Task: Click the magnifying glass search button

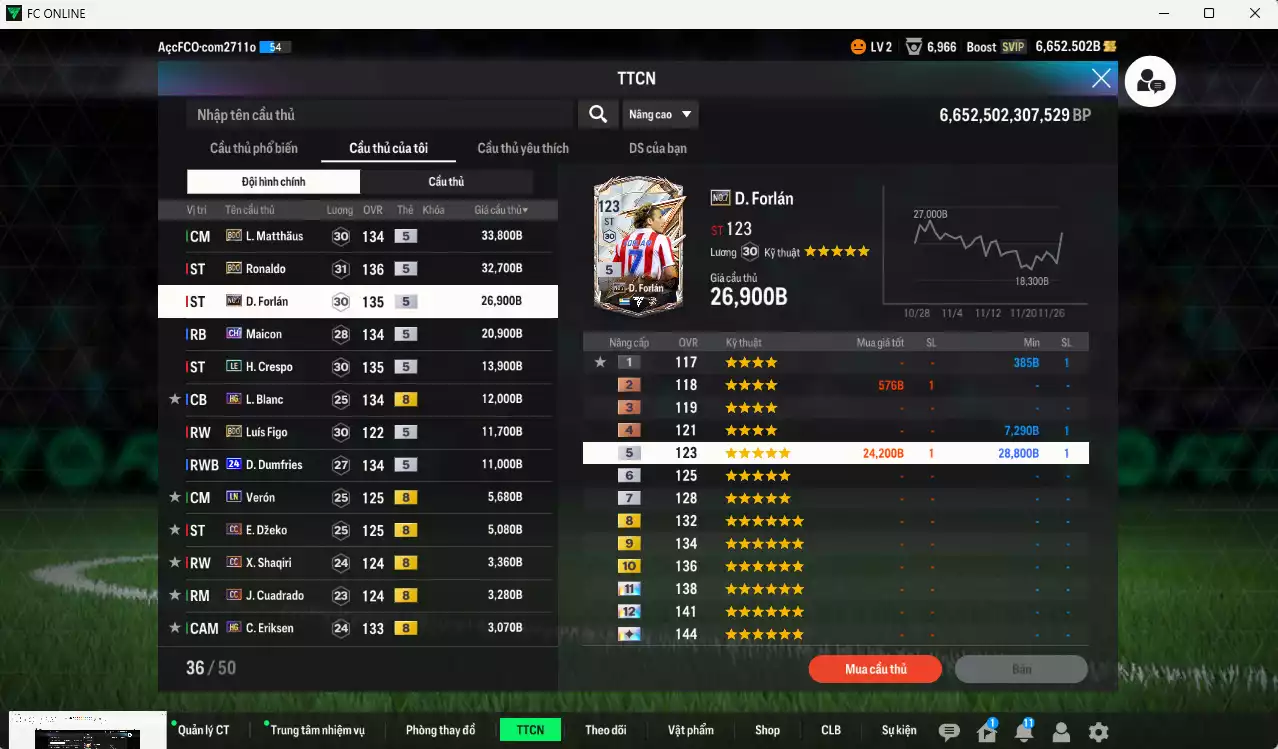Action: coord(598,115)
